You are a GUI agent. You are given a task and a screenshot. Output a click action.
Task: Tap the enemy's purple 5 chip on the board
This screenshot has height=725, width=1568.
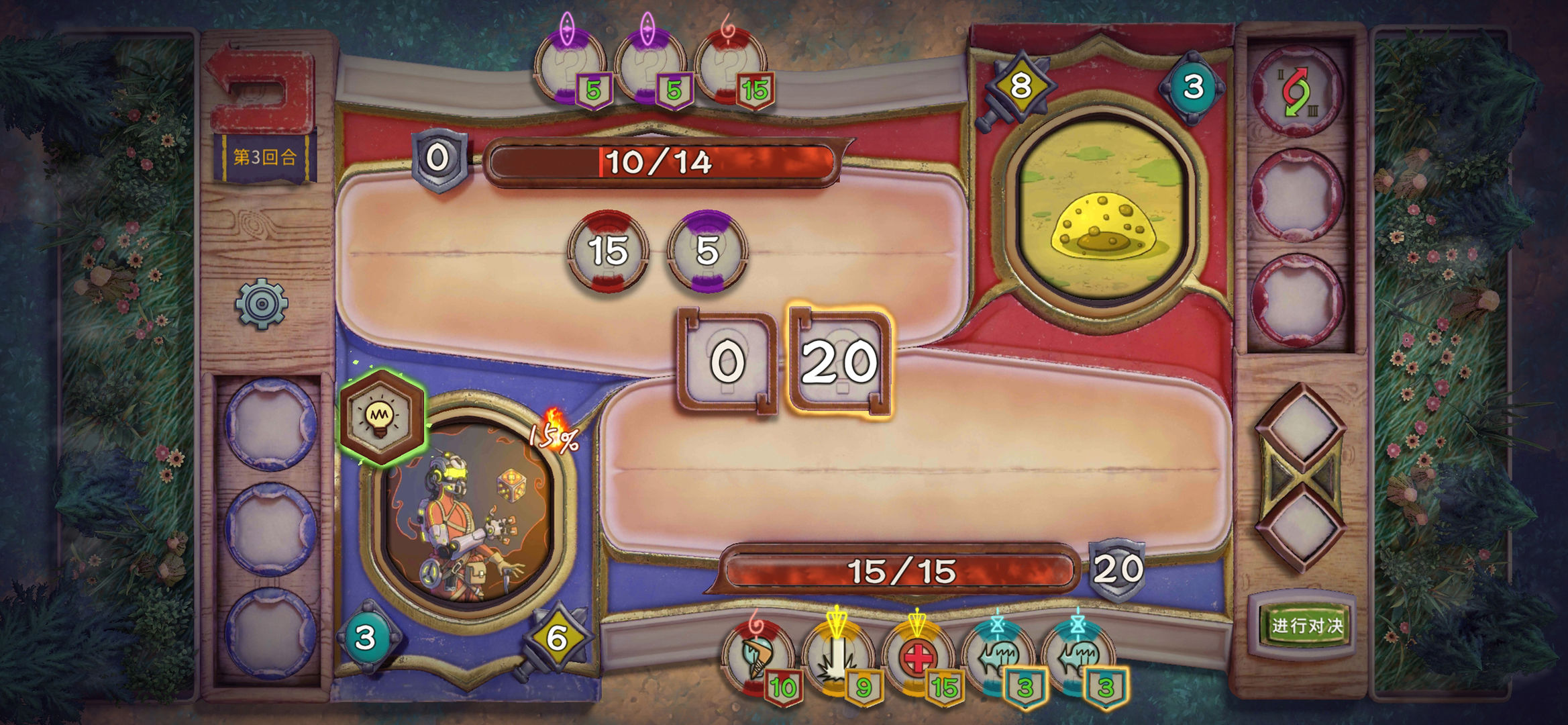coord(707,251)
